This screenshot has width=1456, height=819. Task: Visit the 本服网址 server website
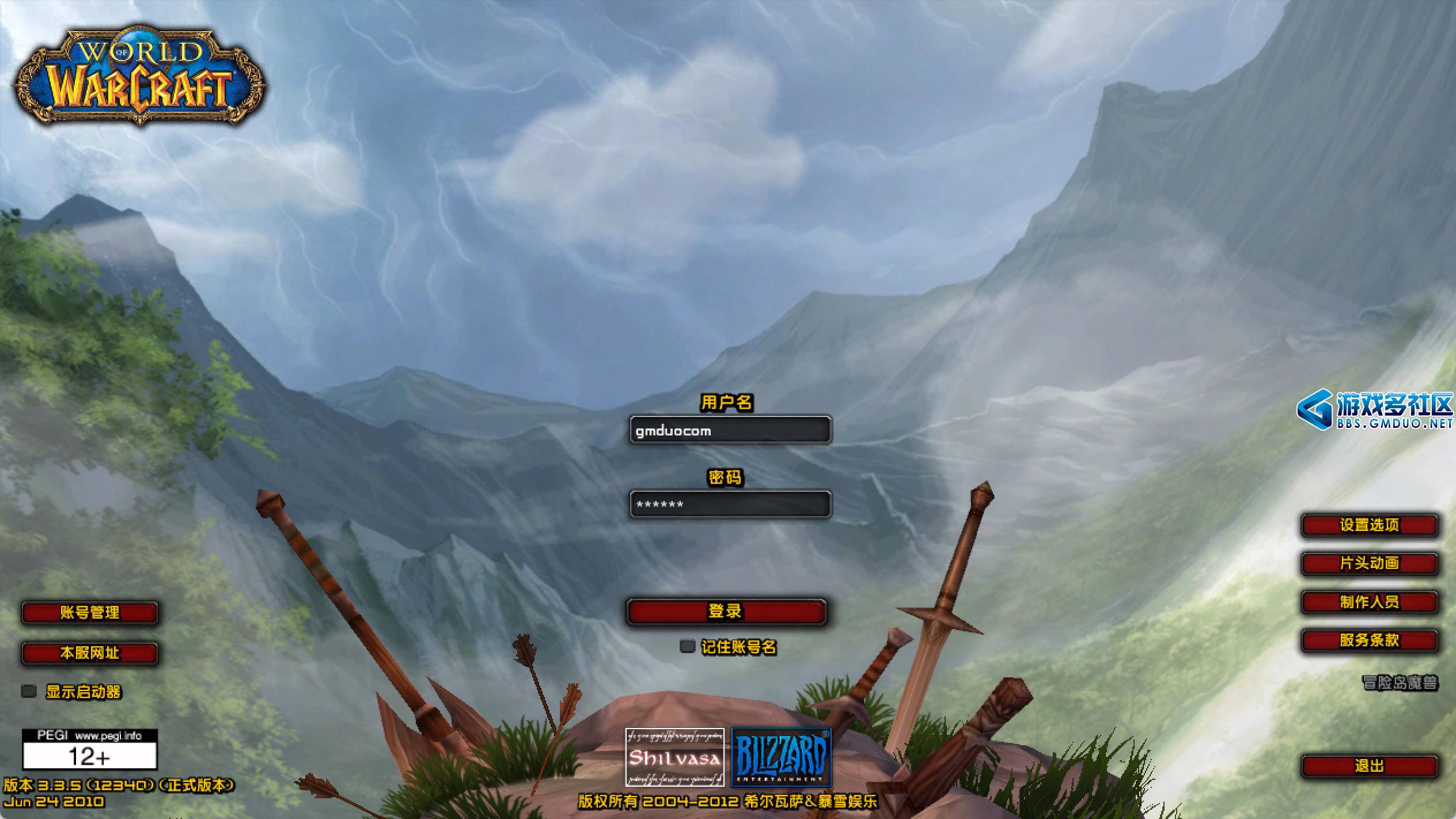[x=90, y=653]
